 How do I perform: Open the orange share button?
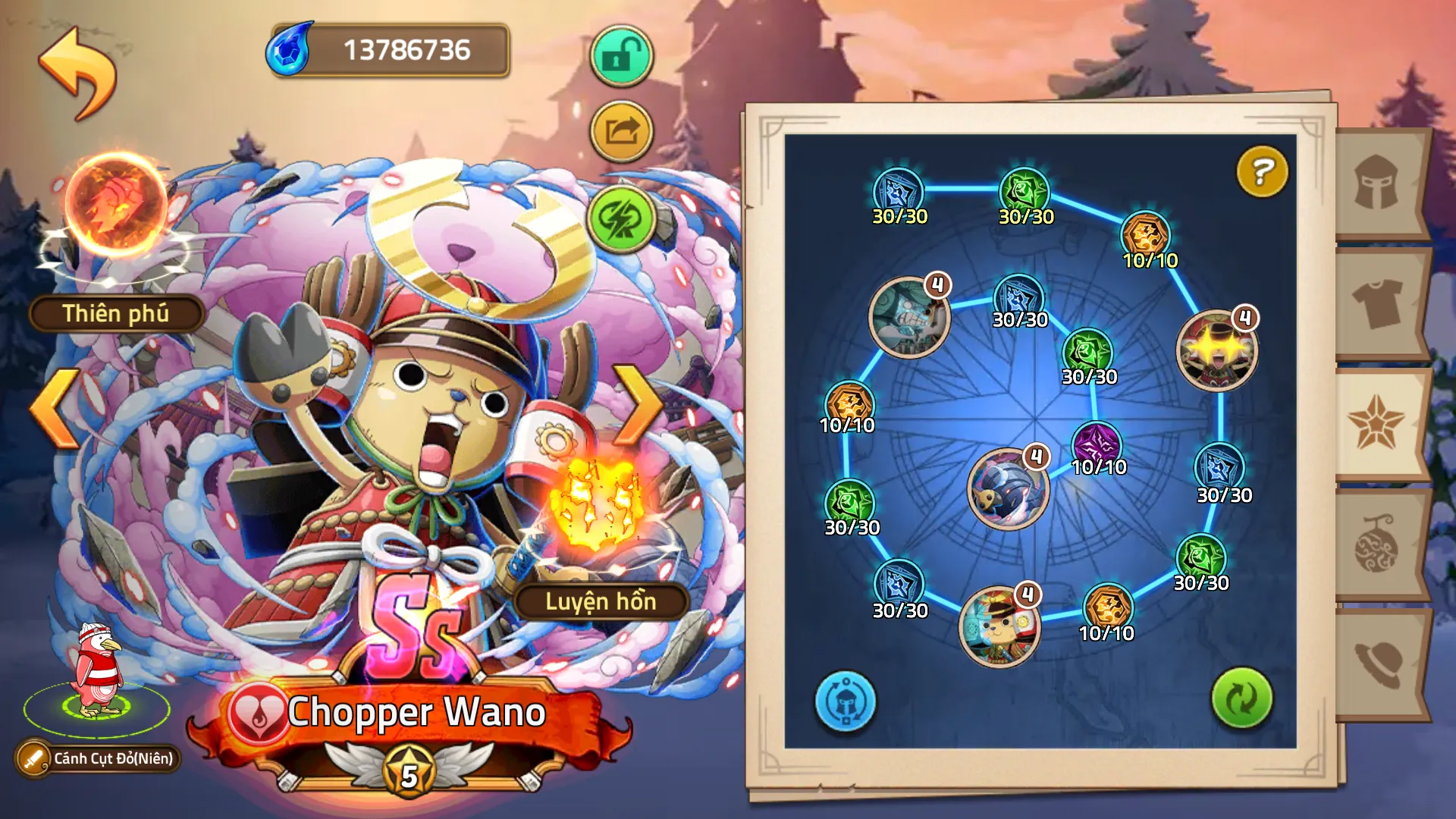(x=621, y=132)
